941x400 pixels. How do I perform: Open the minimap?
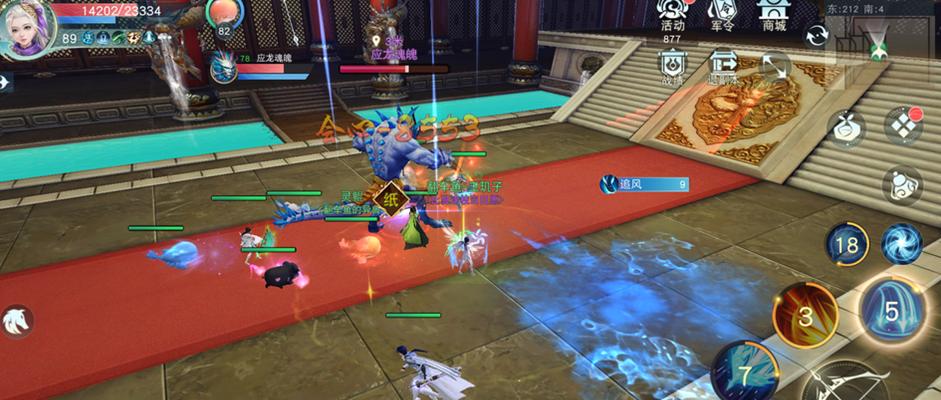tap(879, 40)
